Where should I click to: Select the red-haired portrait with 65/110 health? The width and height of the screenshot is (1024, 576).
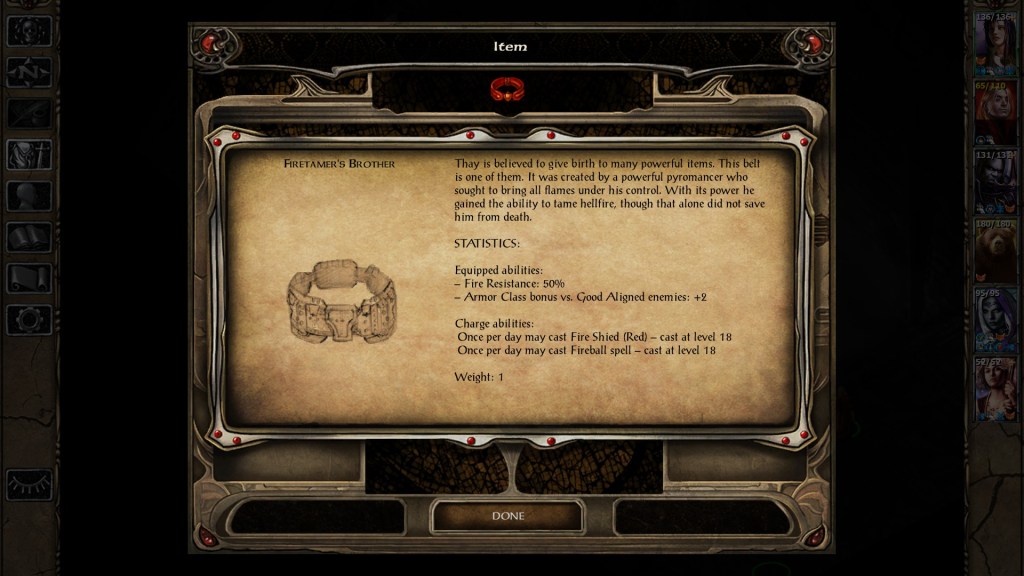tap(996, 112)
